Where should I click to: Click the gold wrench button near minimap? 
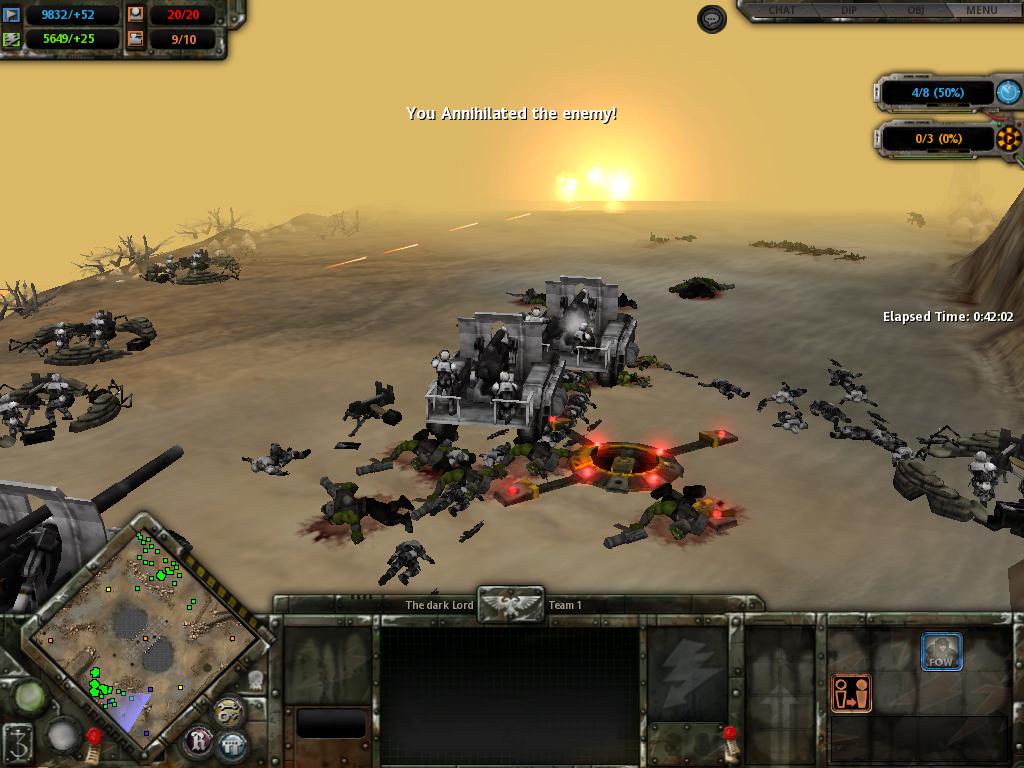(229, 710)
